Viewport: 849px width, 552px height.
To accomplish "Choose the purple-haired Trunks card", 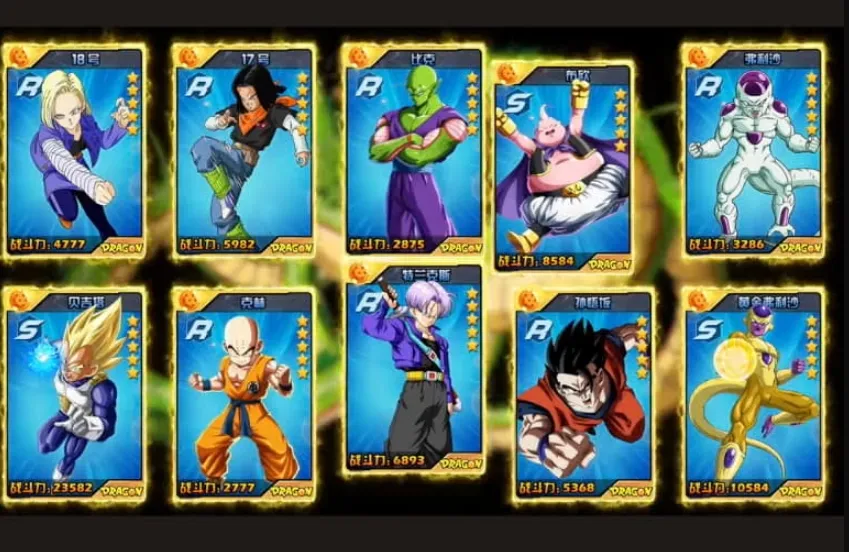I will point(414,368).
